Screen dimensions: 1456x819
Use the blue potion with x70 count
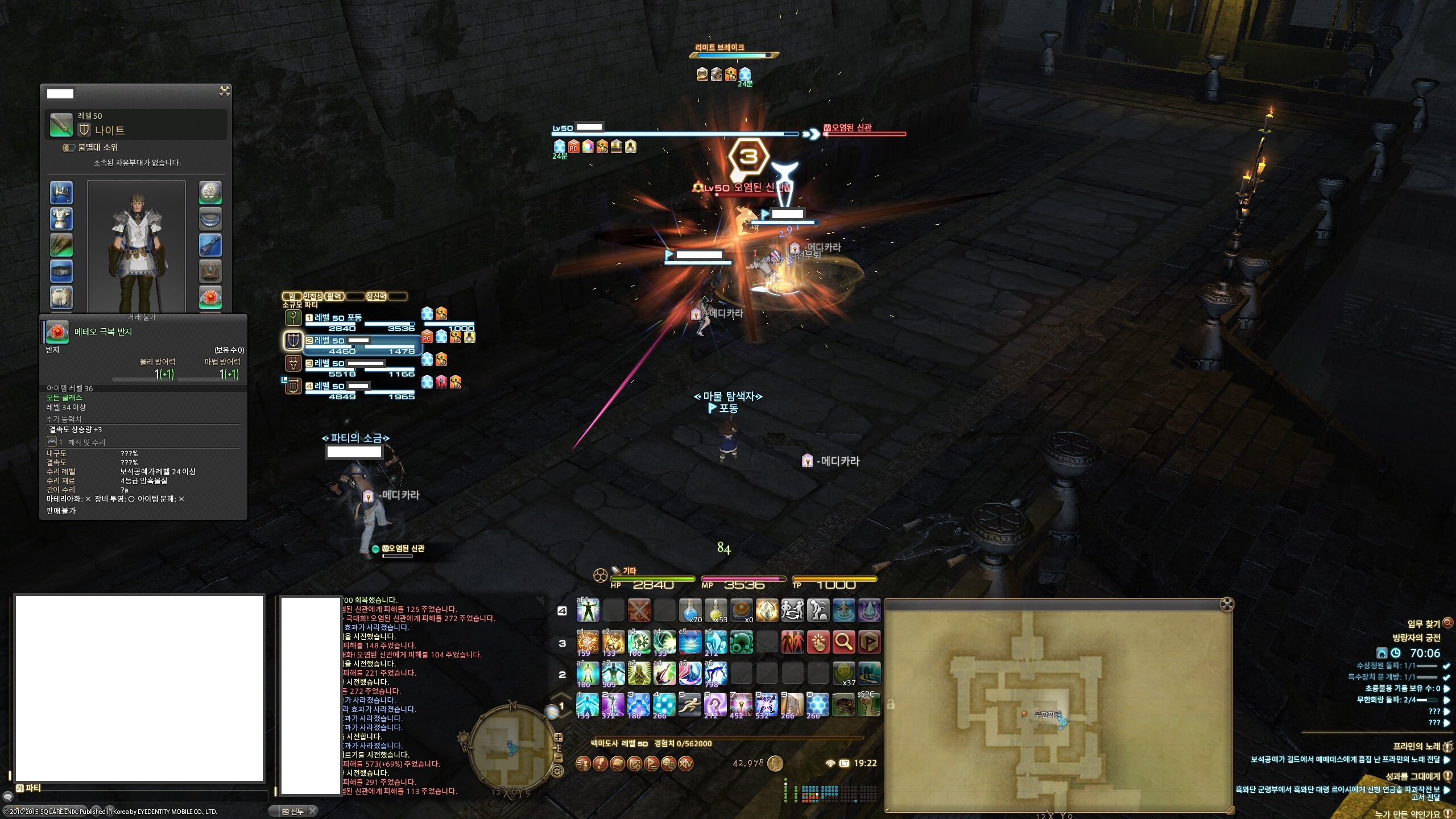[689, 610]
